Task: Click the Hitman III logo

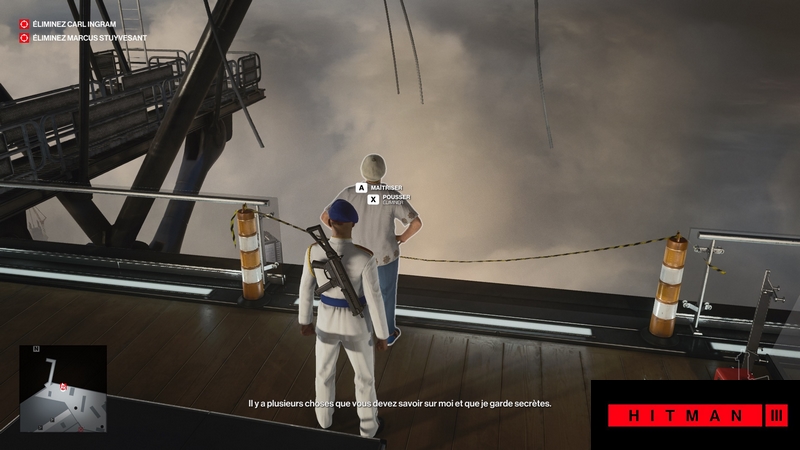Action: [x=697, y=415]
